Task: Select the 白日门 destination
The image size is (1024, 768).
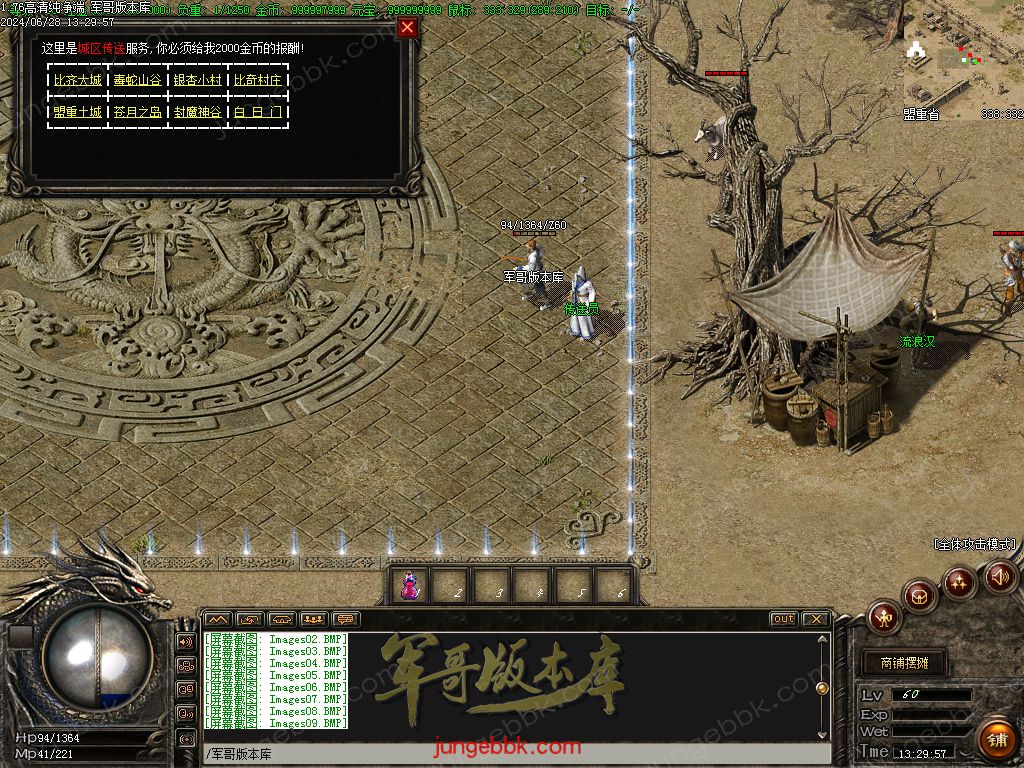Action: (257, 112)
